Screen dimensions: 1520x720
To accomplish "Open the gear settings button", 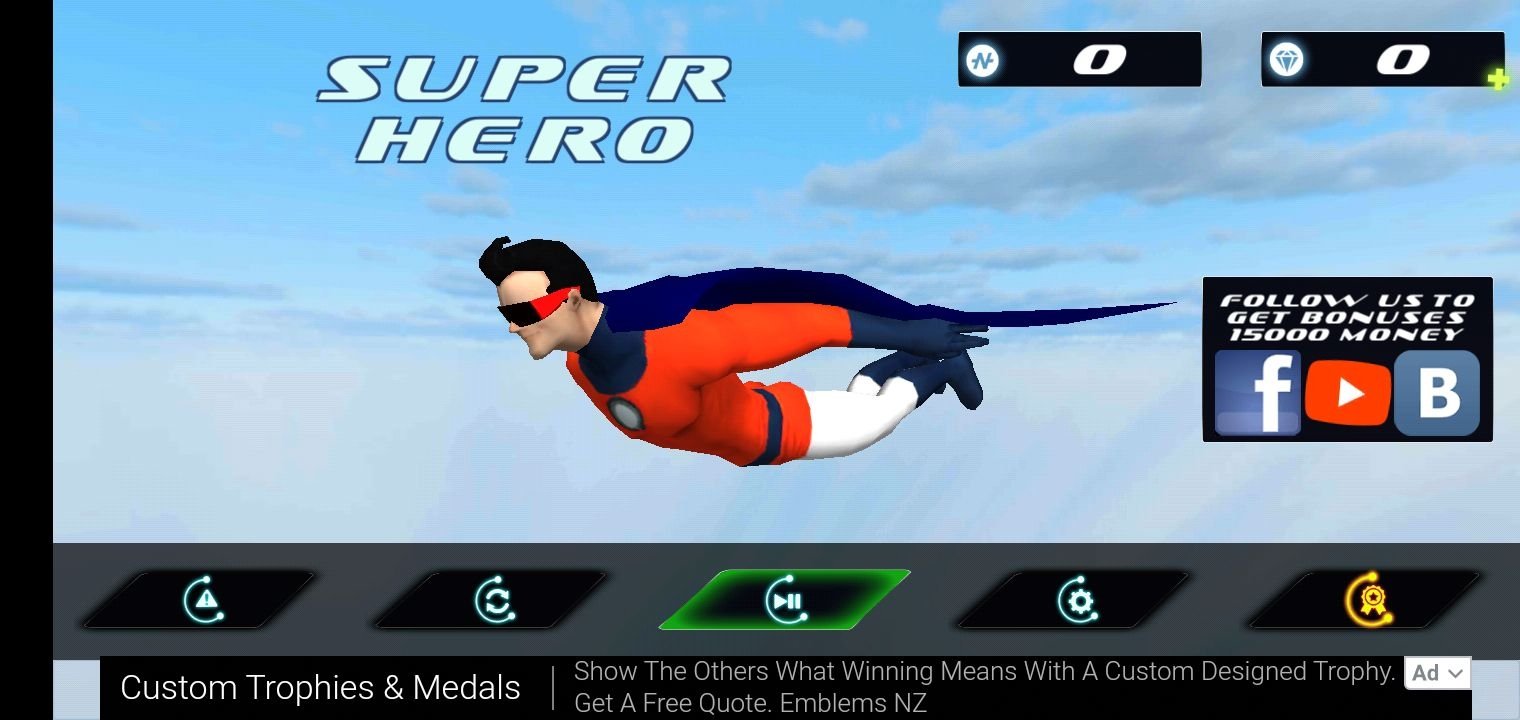I will pos(1076,600).
